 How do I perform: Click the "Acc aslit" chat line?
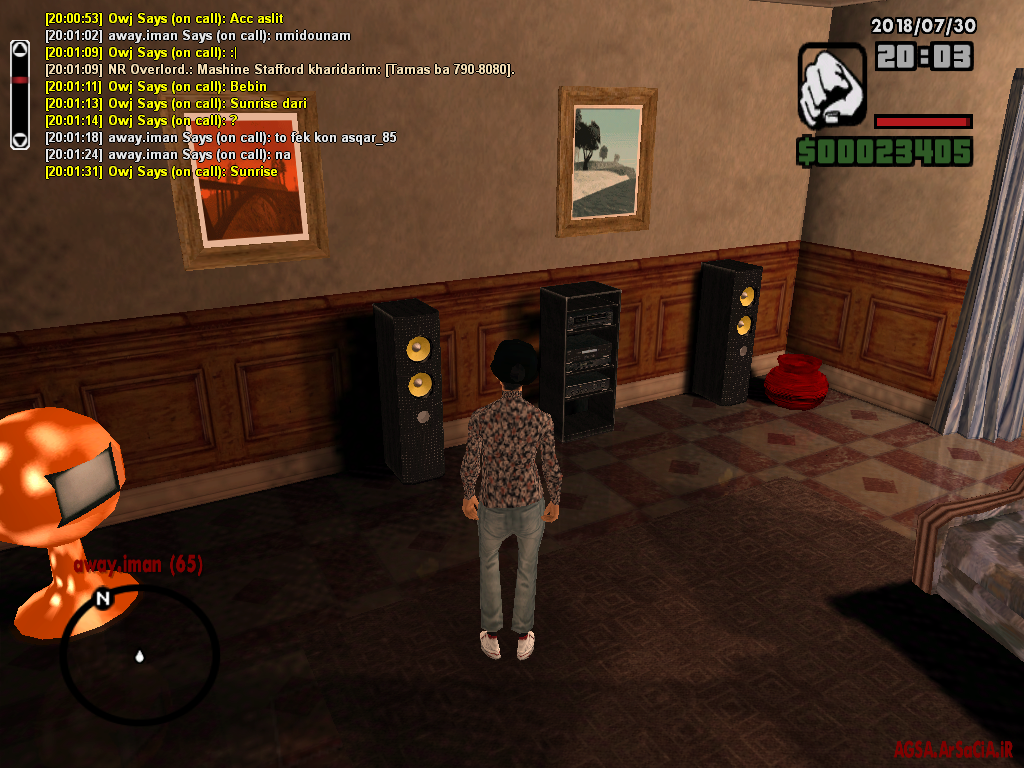(x=164, y=18)
